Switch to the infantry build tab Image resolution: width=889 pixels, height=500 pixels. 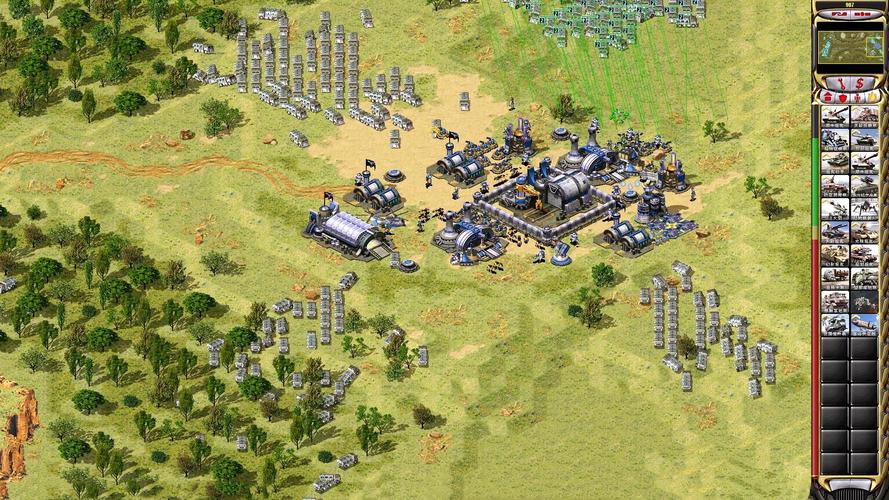(857, 97)
